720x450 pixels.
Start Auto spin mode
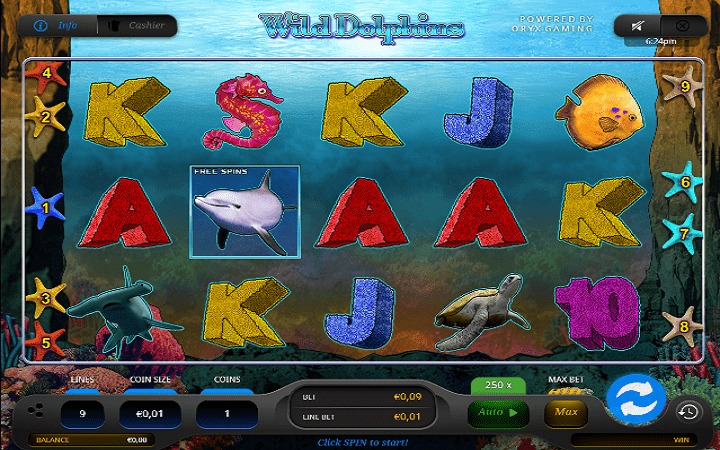[x=499, y=411]
